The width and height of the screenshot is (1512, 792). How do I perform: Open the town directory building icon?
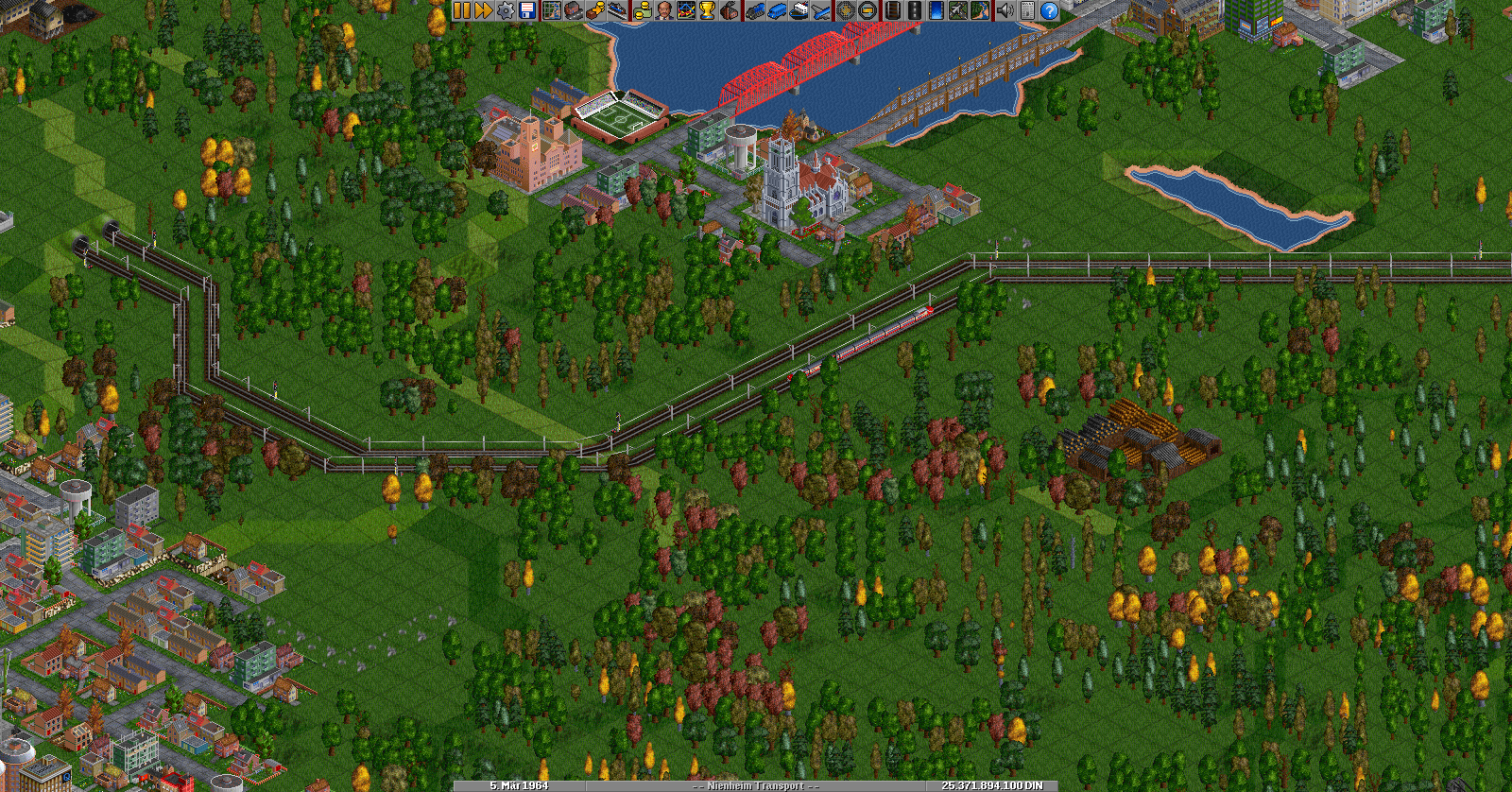click(573, 10)
